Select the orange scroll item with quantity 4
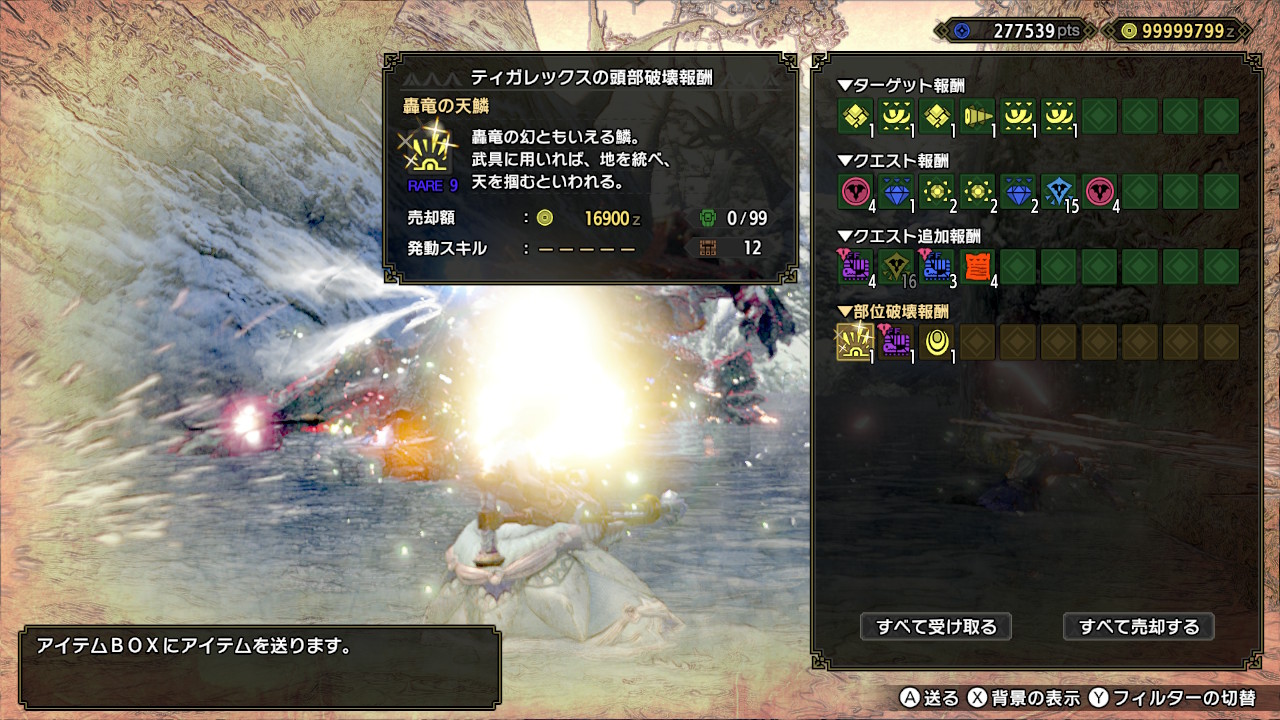 tap(978, 267)
